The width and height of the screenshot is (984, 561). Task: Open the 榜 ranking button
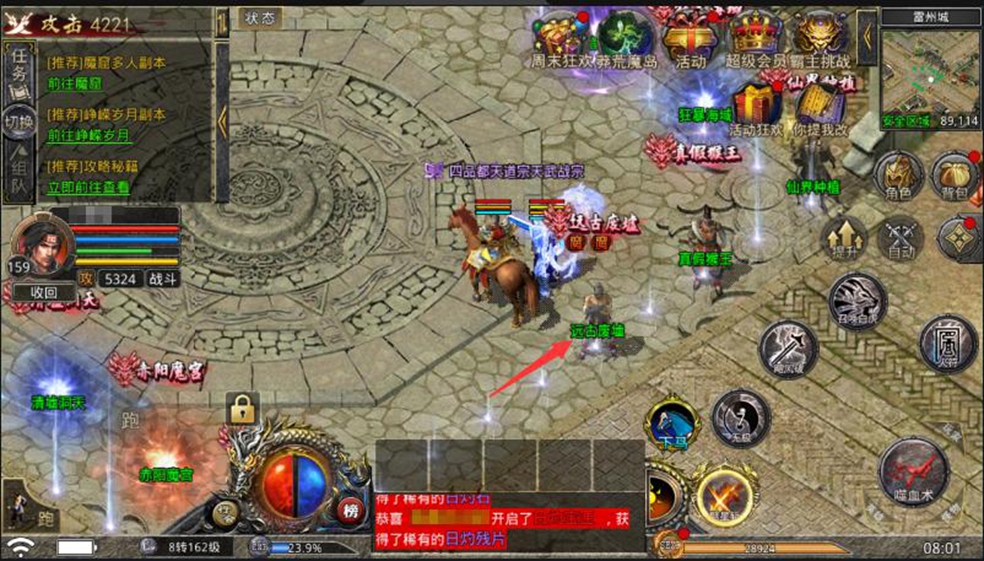click(x=350, y=507)
